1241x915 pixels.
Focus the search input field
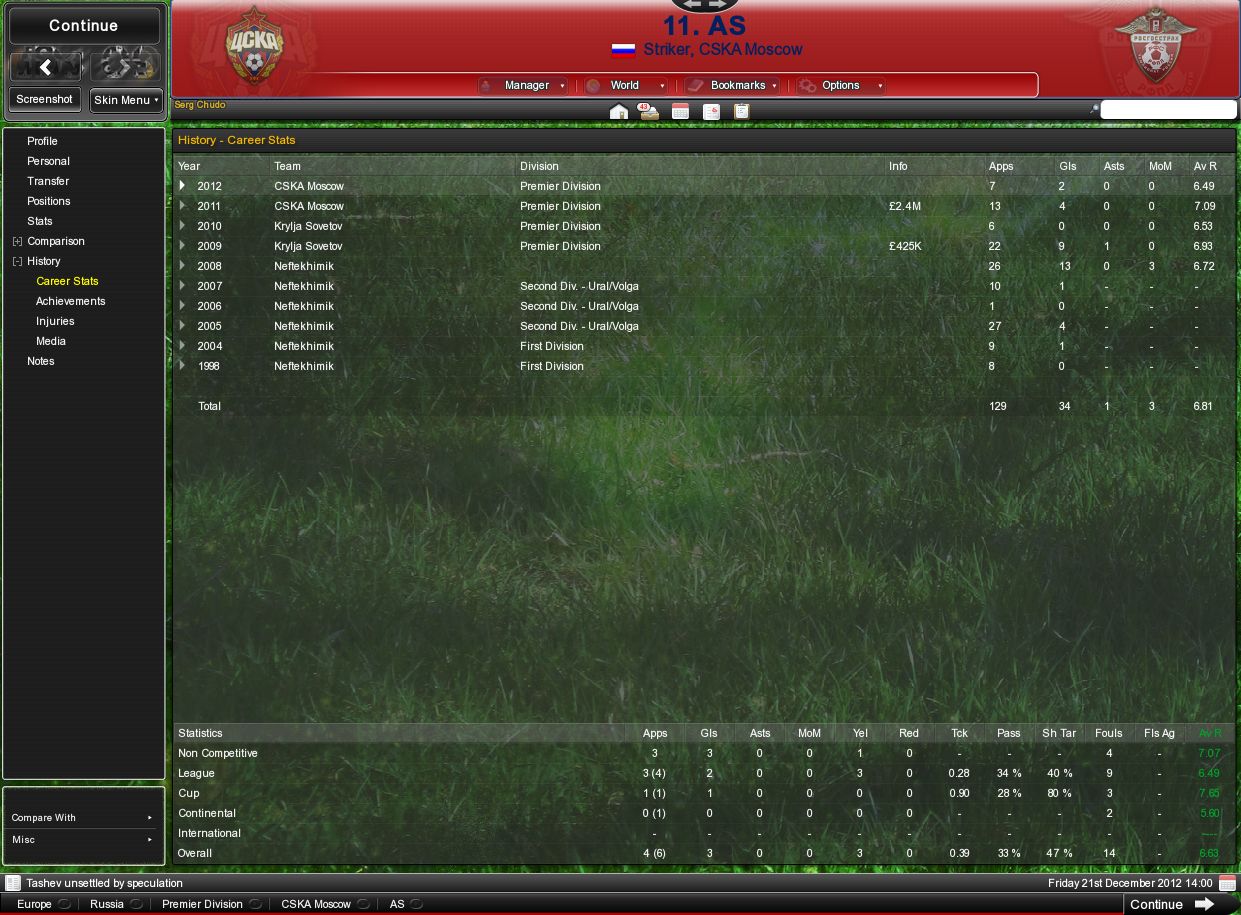(x=1168, y=110)
